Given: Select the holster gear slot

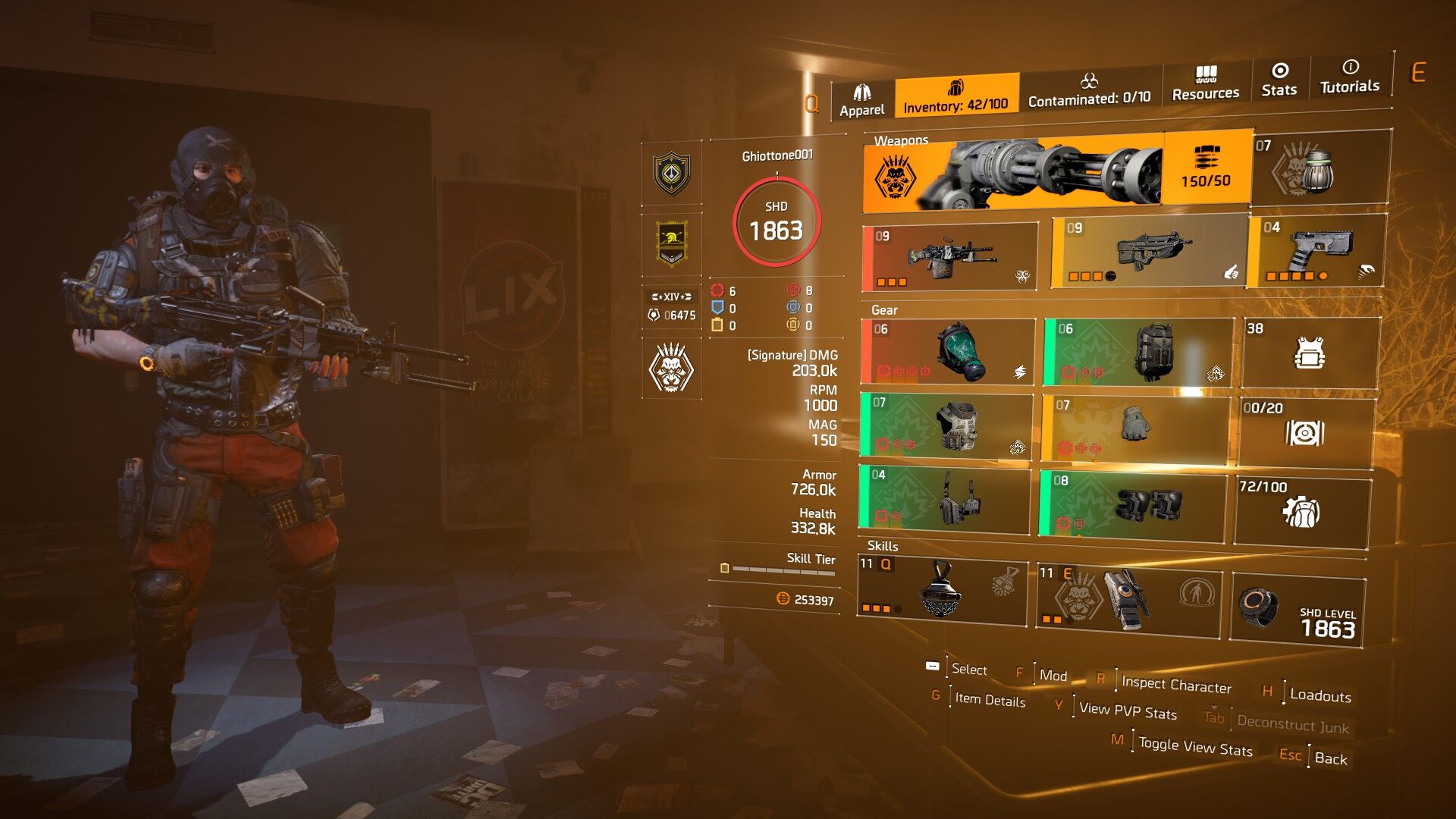Looking at the screenshot, I should (x=945, y=499).
